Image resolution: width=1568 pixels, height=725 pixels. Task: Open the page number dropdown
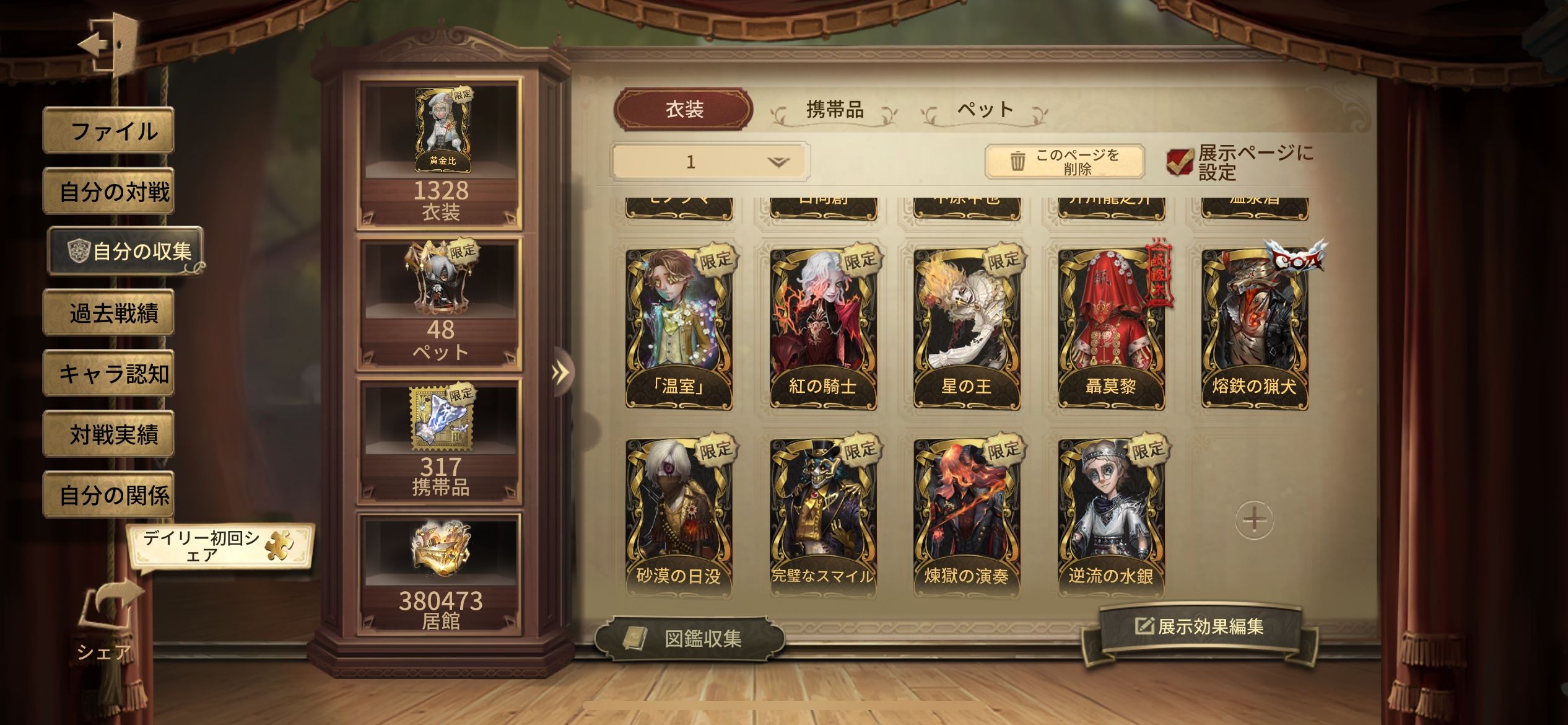click(x=710, y=162)
